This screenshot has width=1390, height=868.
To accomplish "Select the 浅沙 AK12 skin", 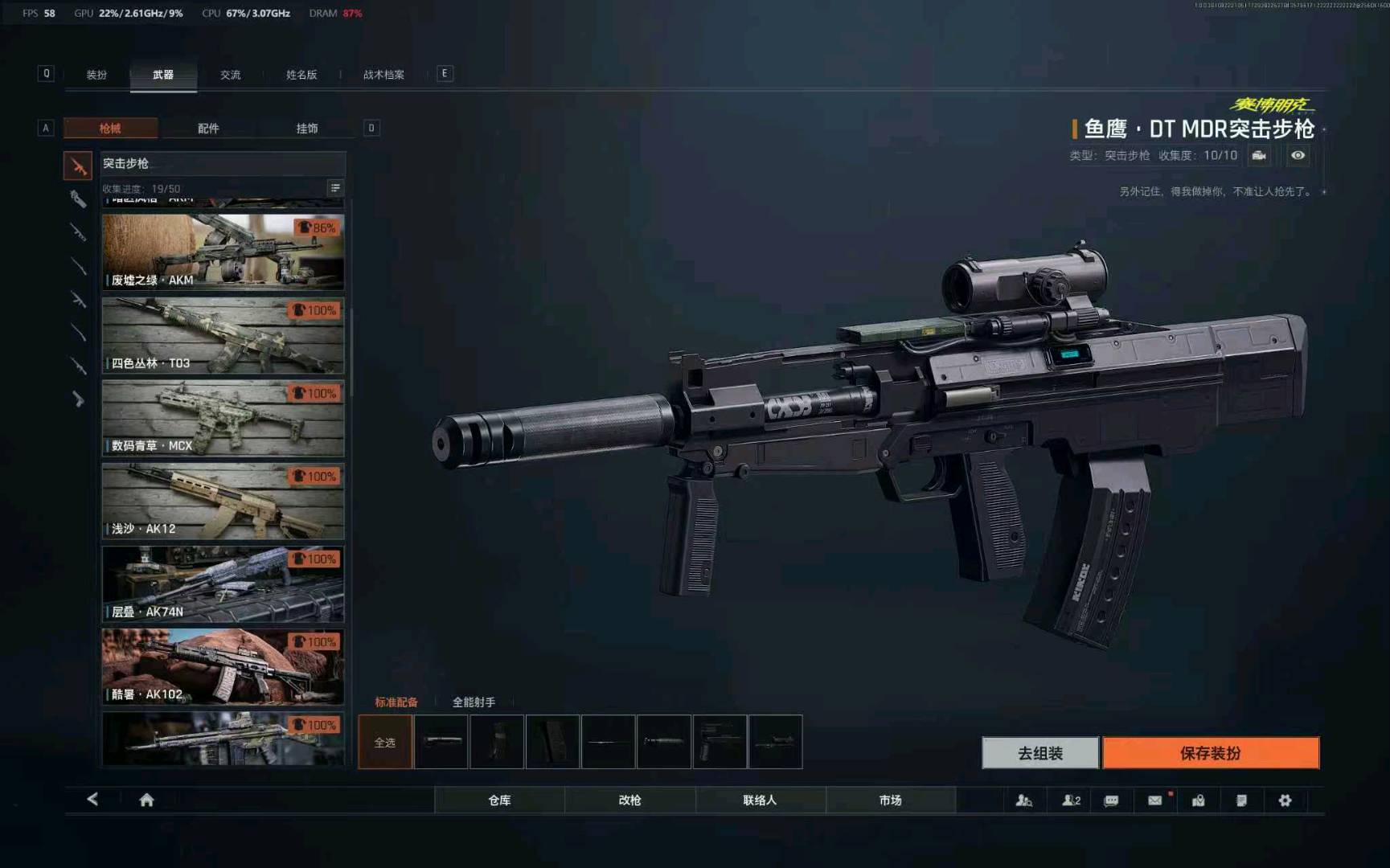I will coord(223,501).
